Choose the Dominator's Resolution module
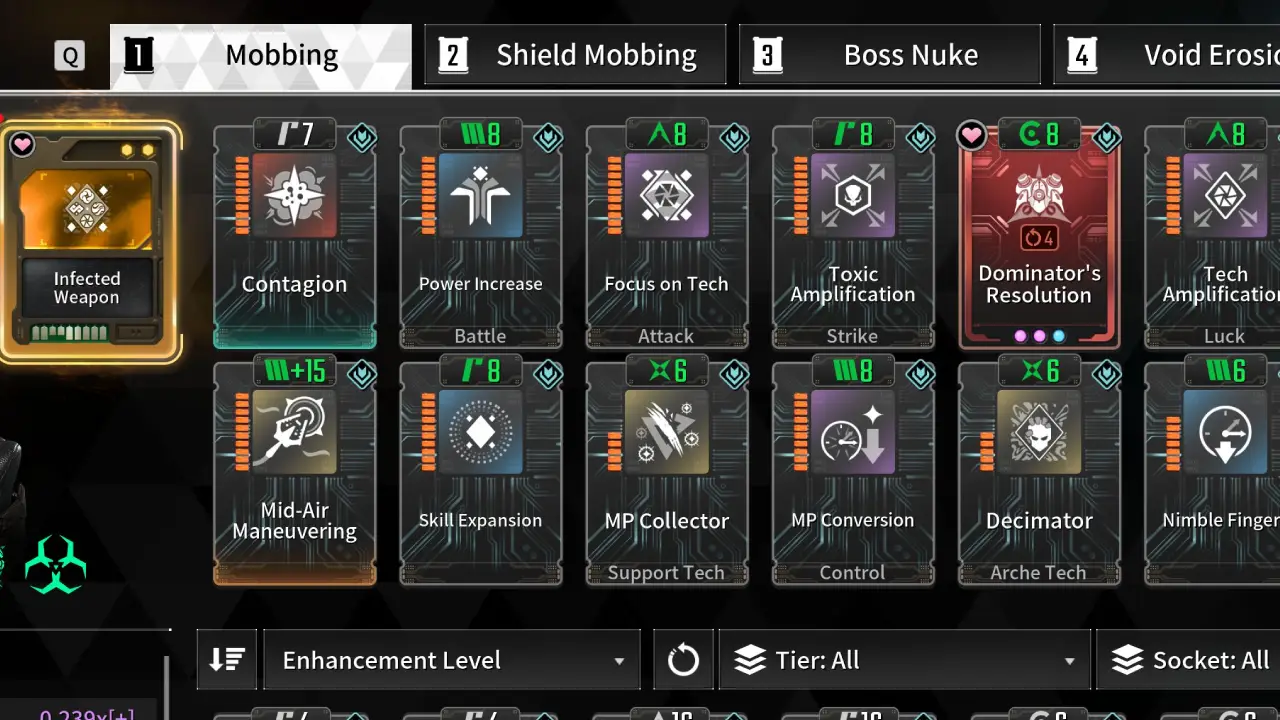The image size is (1280, 720). 1039,238
